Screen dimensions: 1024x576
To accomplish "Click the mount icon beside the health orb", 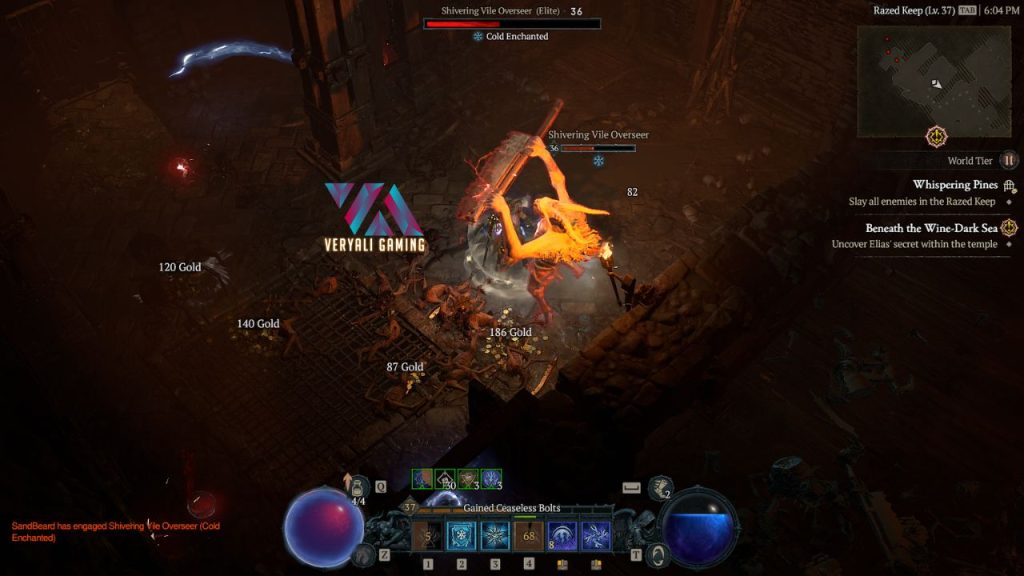I will pyautogui.click(x=365, y=554).
